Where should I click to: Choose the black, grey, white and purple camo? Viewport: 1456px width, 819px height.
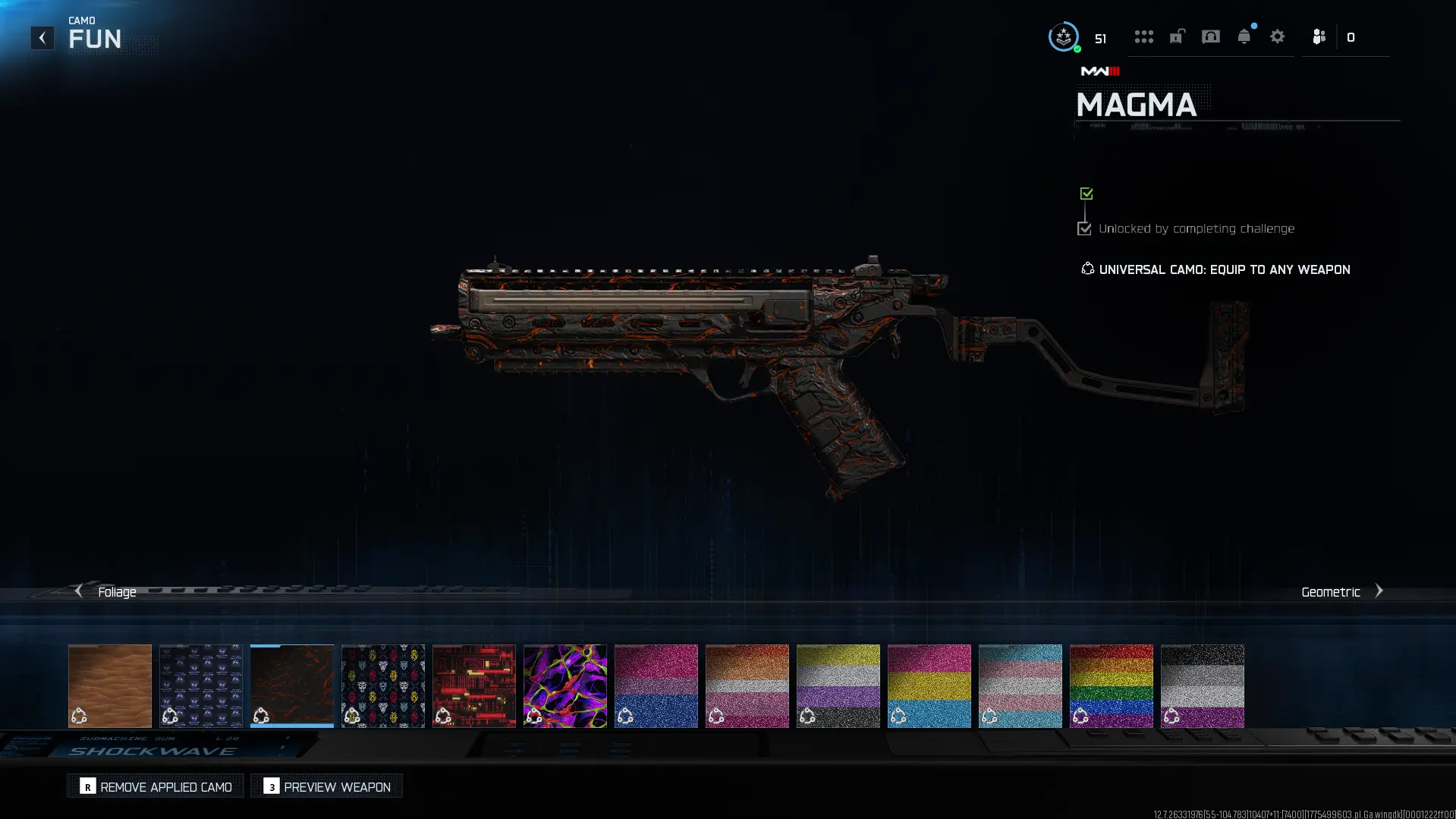1203,685
